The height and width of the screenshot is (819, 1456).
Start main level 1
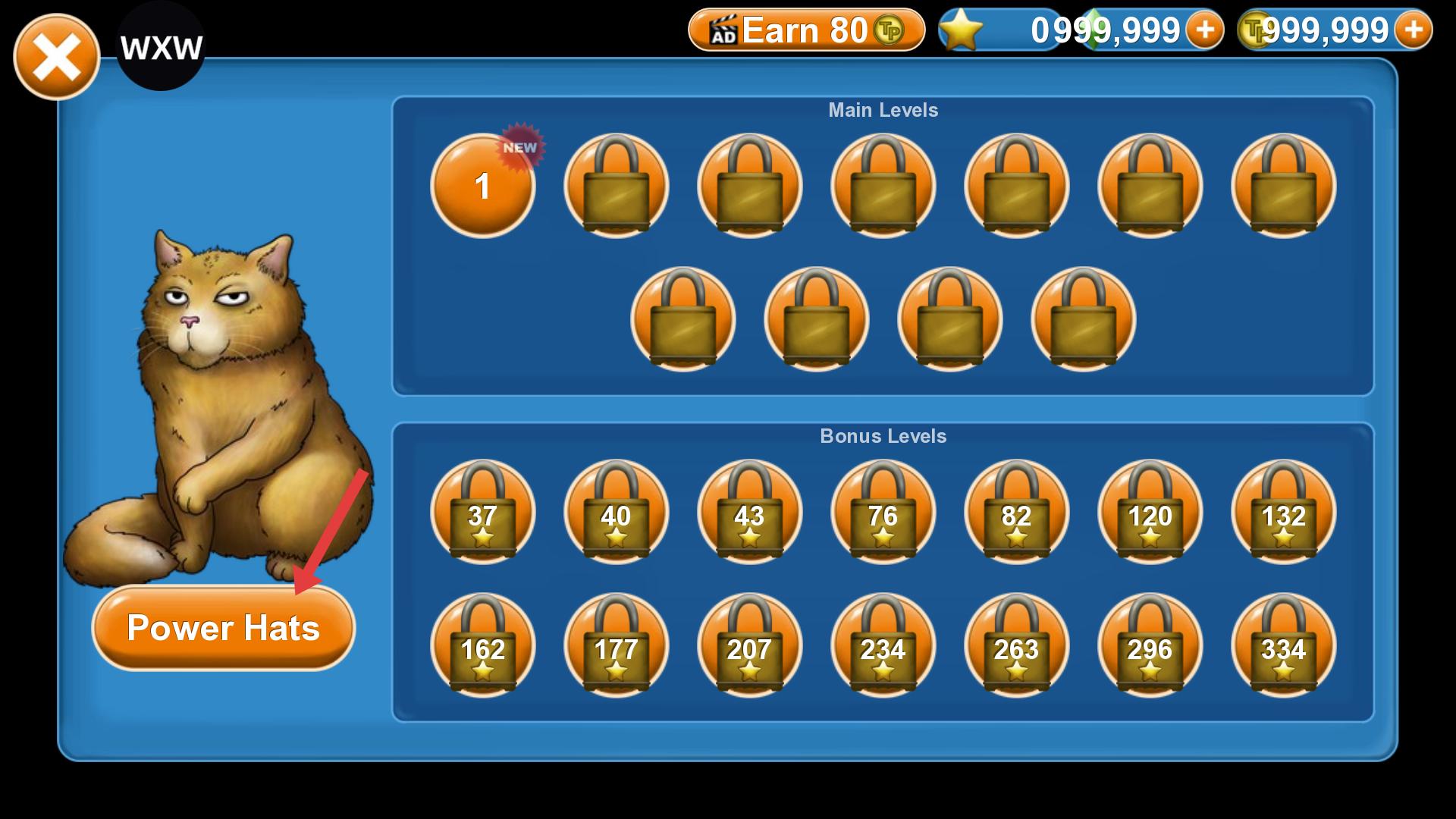tap(482, 186)
